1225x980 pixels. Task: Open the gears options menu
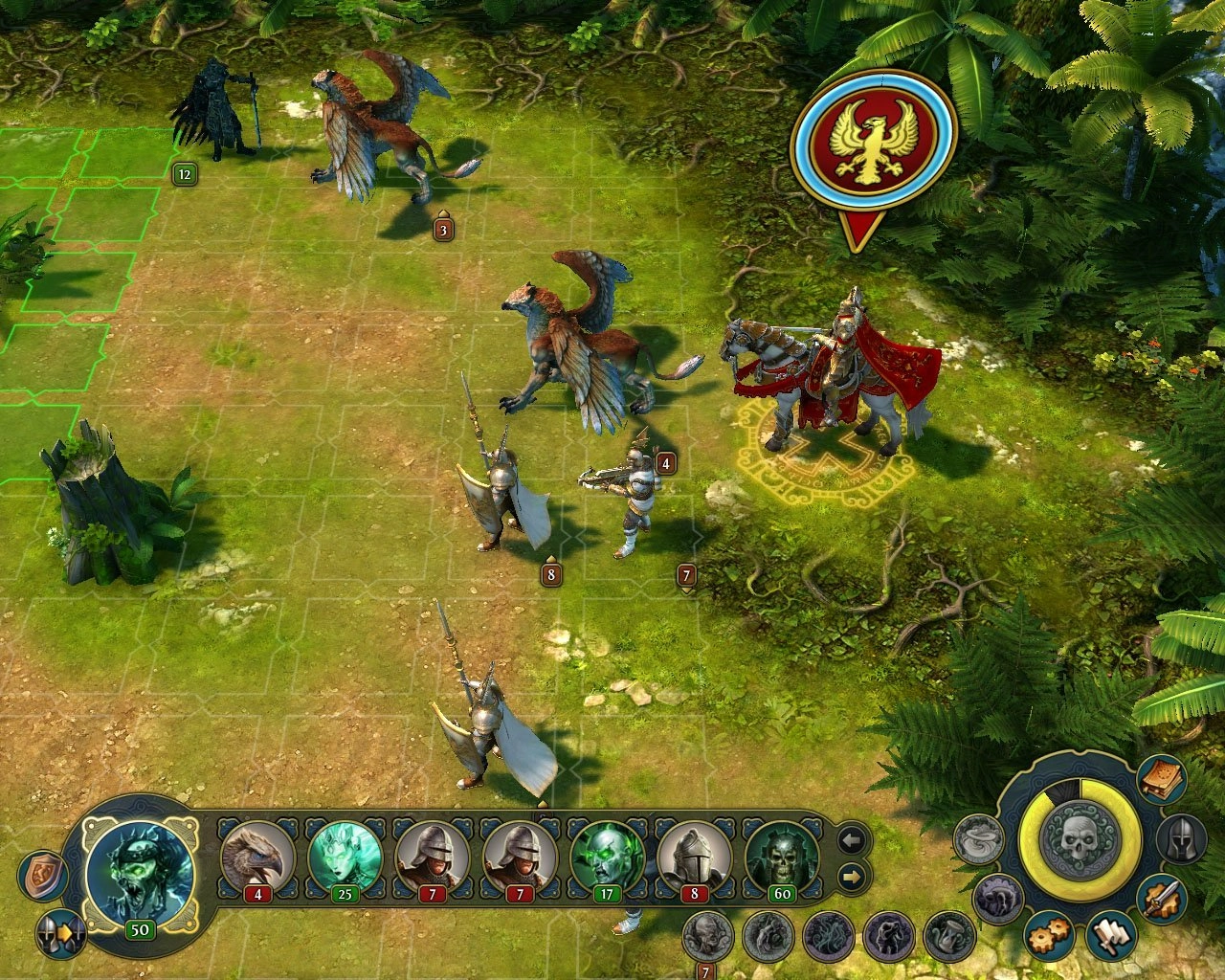pyautogui.click(x=1050, y=937)
